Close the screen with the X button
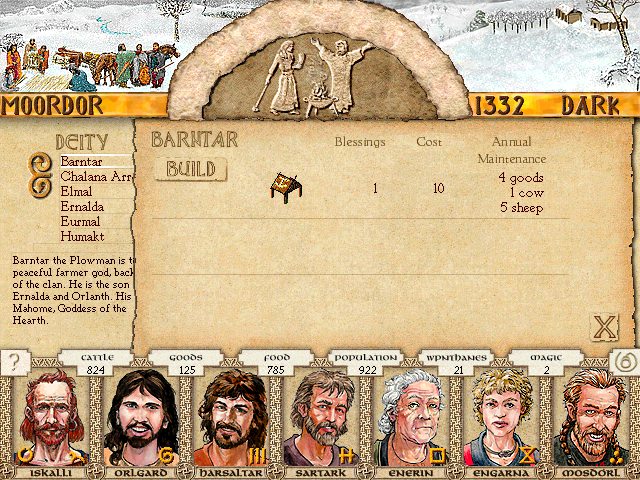The width and height of the screenshot is (640, 480). tap(603, 326)
